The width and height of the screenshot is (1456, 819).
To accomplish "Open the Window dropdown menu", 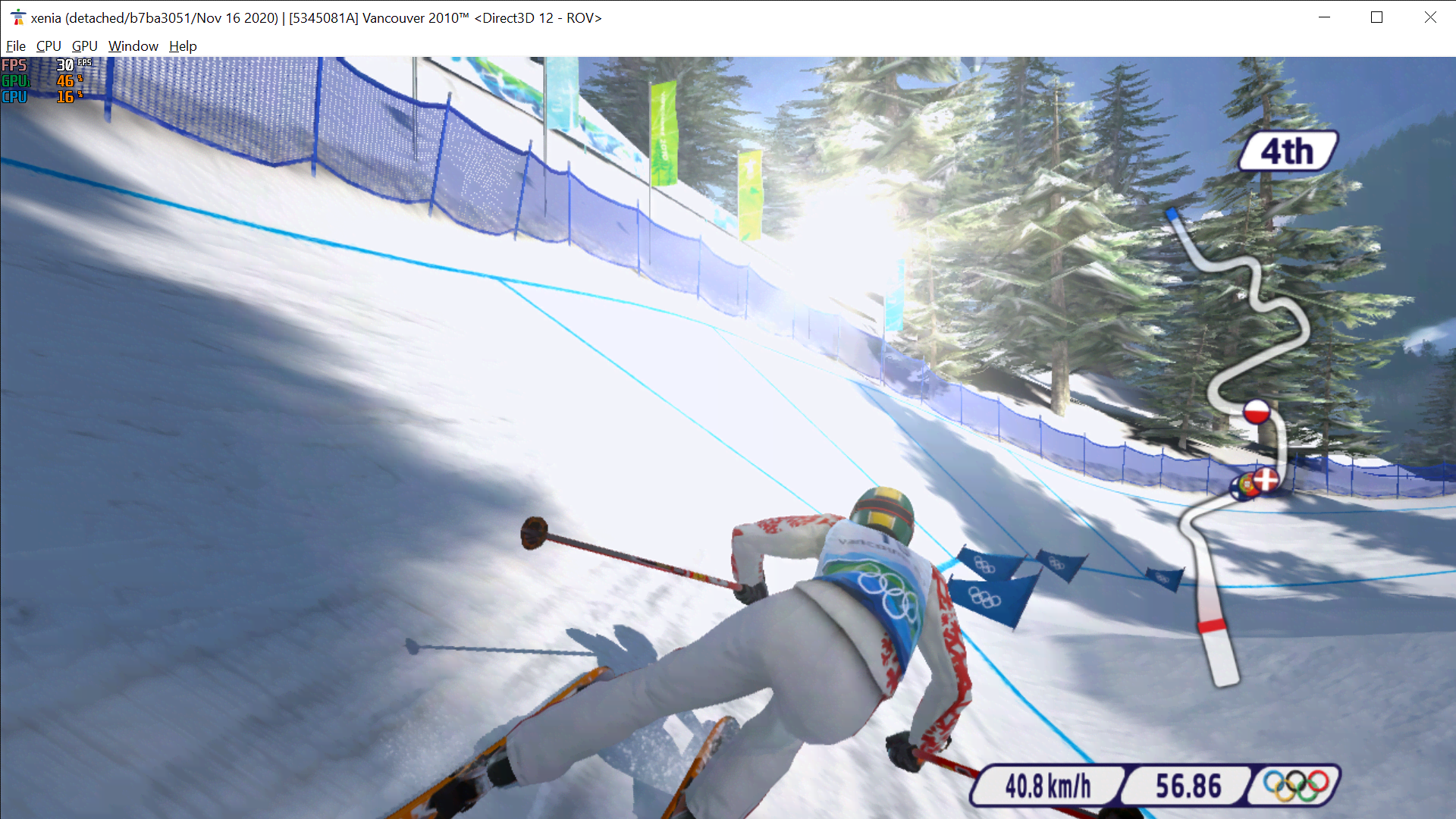I will click(x=133, y=45).
